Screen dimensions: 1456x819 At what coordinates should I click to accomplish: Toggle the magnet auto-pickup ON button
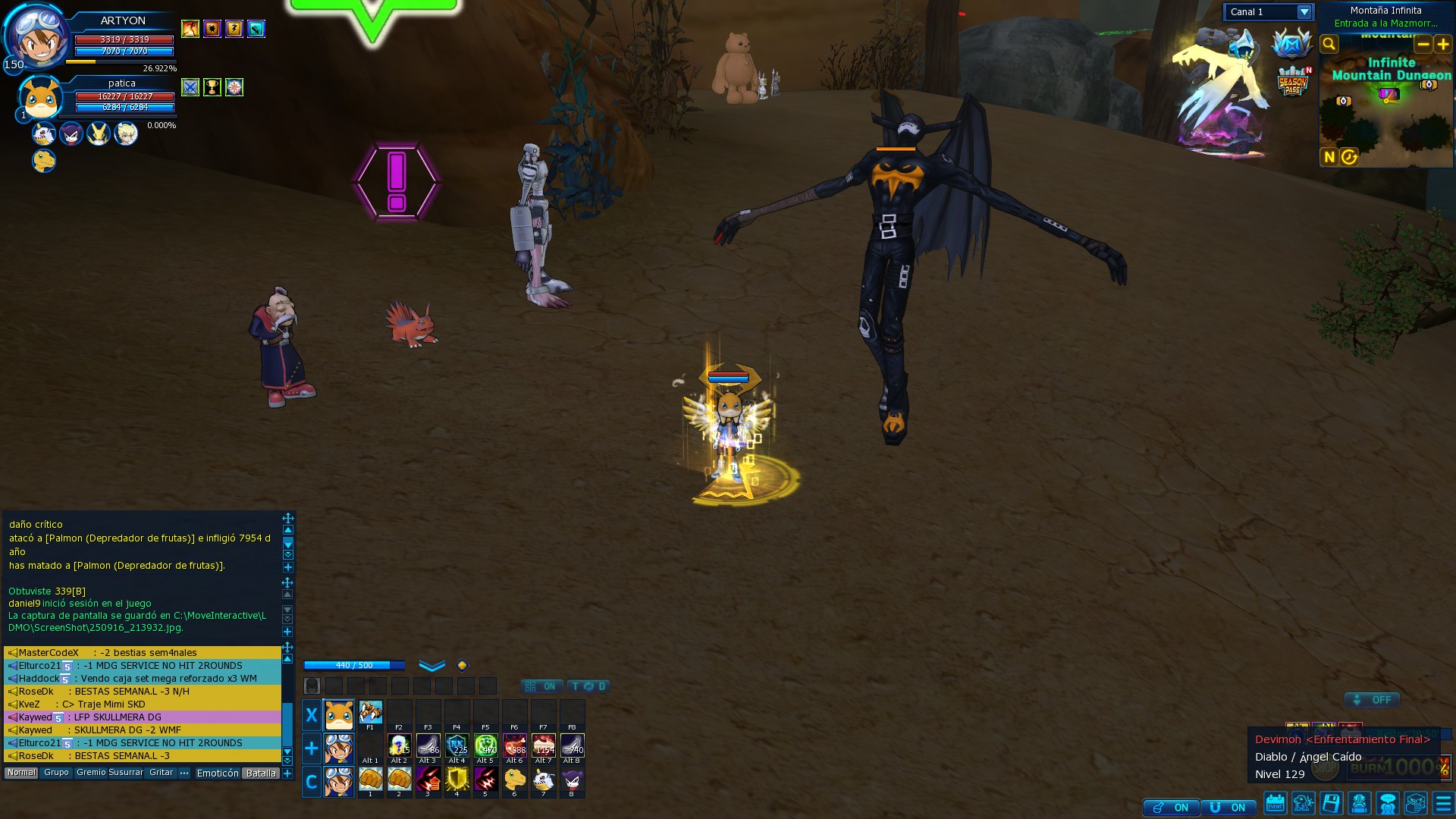click(x=1228, y=808)
